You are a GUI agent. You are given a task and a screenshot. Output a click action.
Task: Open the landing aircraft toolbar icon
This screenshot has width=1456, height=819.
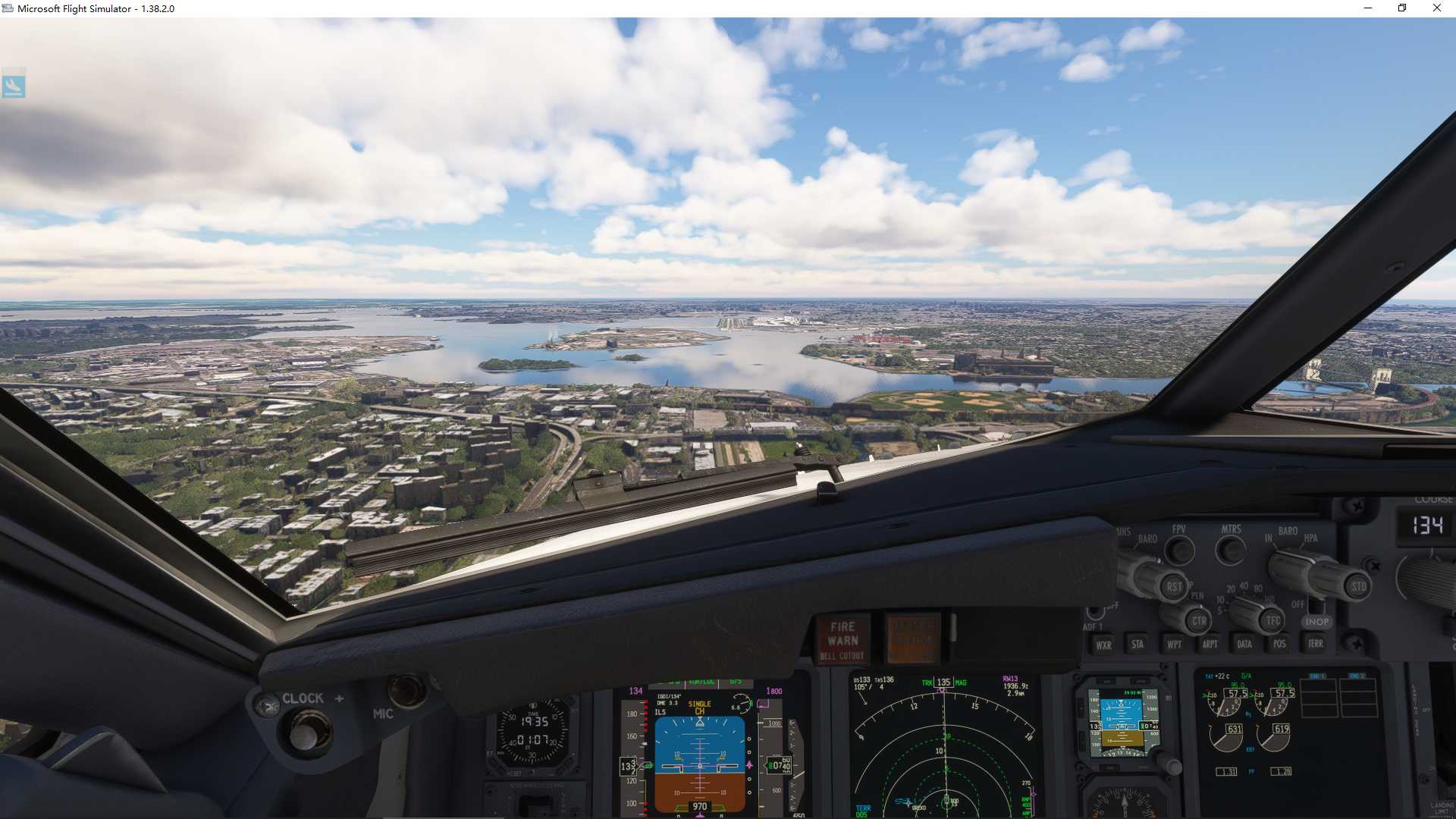[14, 85]
